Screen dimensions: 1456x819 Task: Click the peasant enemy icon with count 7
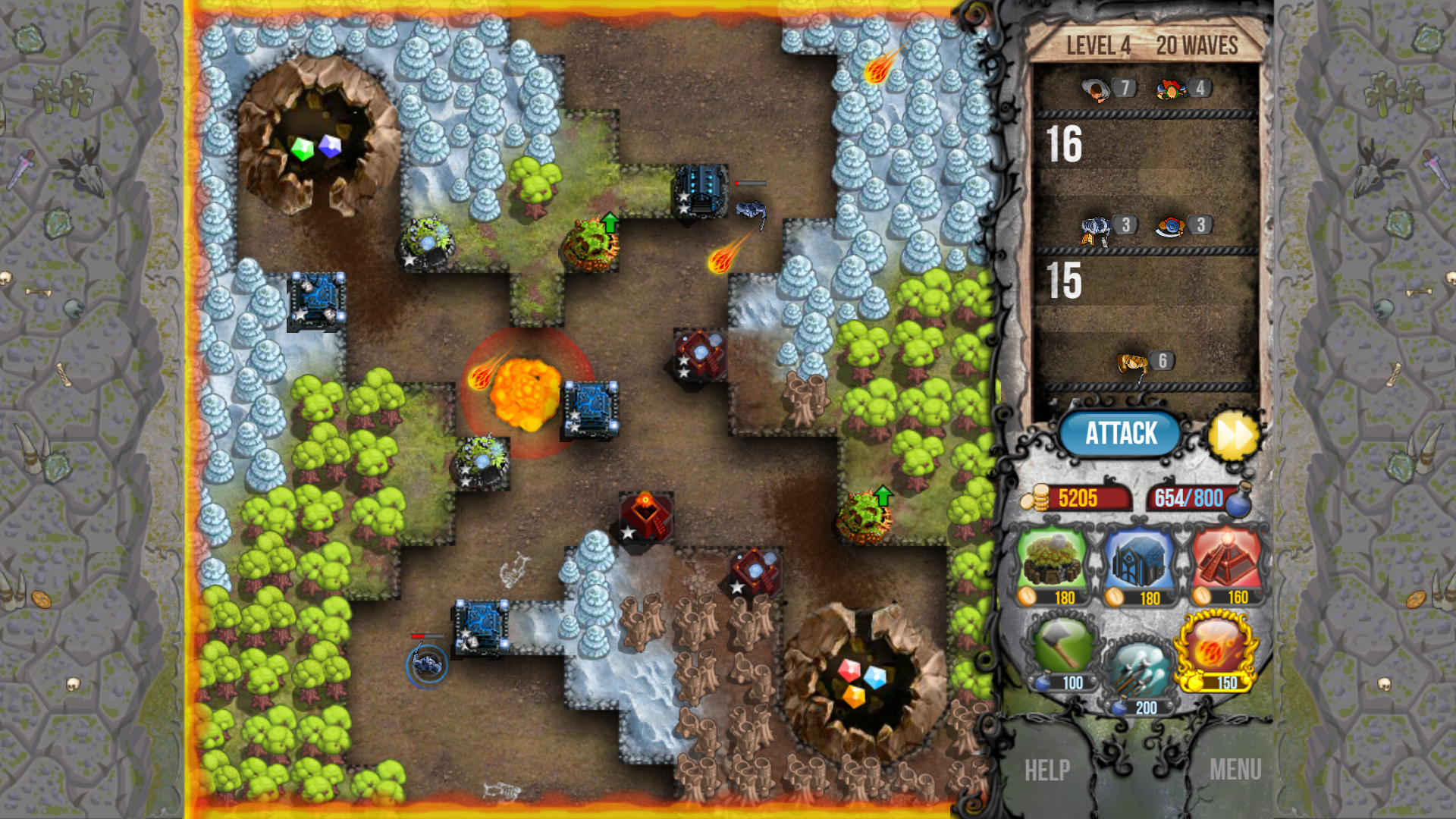coord(1094,89)
